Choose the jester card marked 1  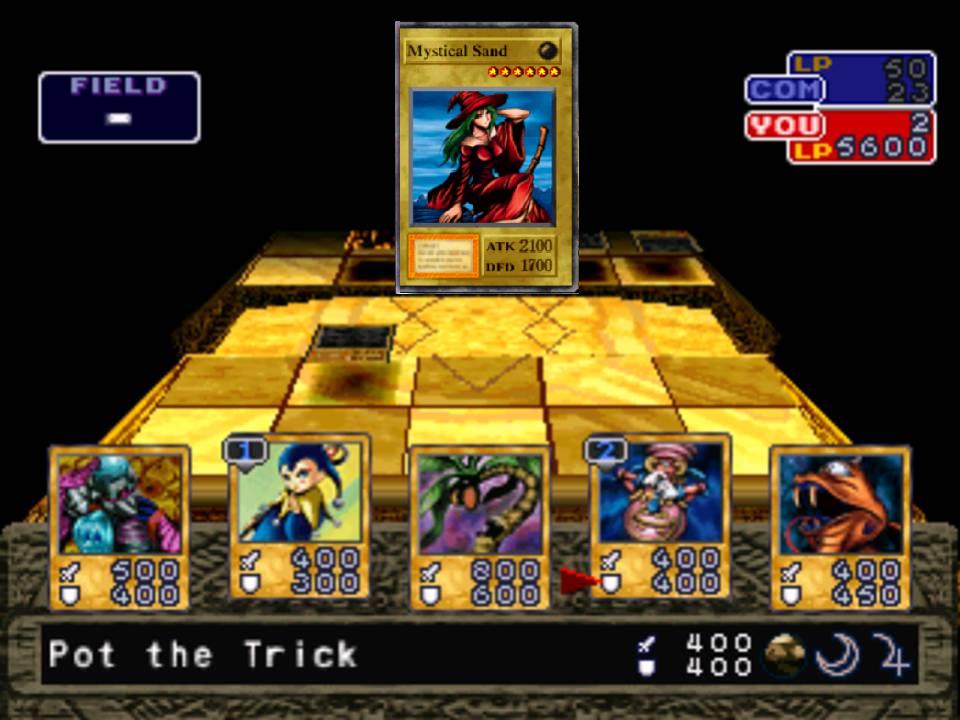click(x=299, y=518)
